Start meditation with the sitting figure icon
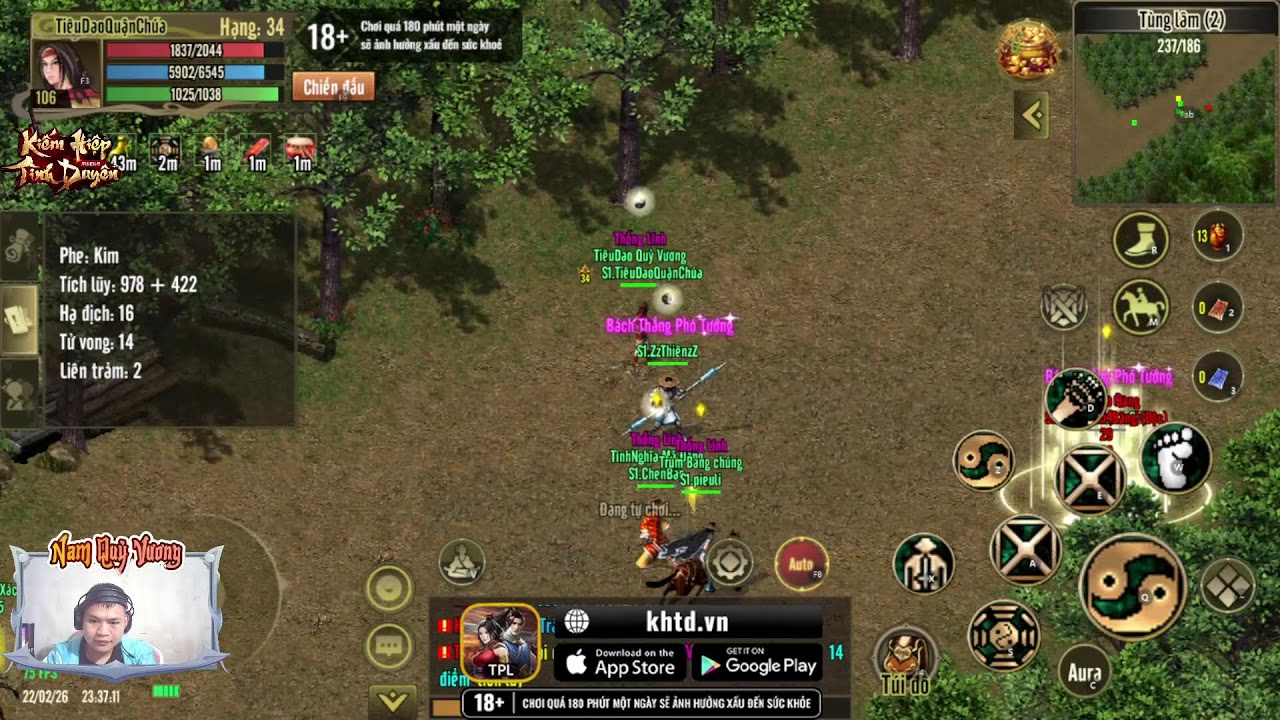 click(461, 563)
